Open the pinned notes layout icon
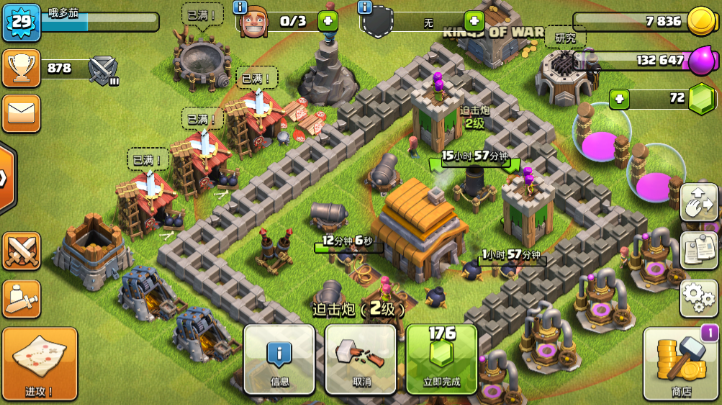The image size is (722, 405). coord(699,249)
